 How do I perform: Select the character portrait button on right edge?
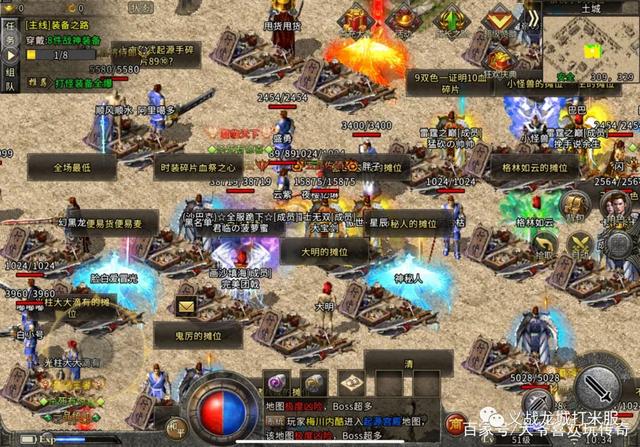[616, 205]
